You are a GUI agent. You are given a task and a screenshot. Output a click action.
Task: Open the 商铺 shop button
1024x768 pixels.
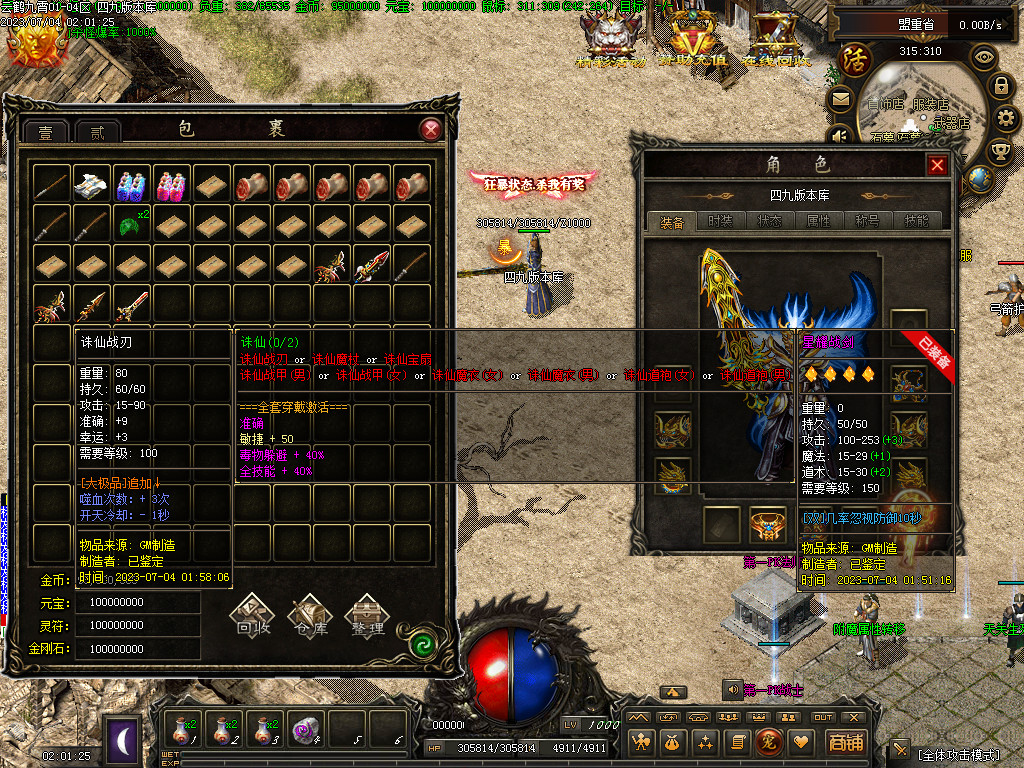[x=846, y=742]
